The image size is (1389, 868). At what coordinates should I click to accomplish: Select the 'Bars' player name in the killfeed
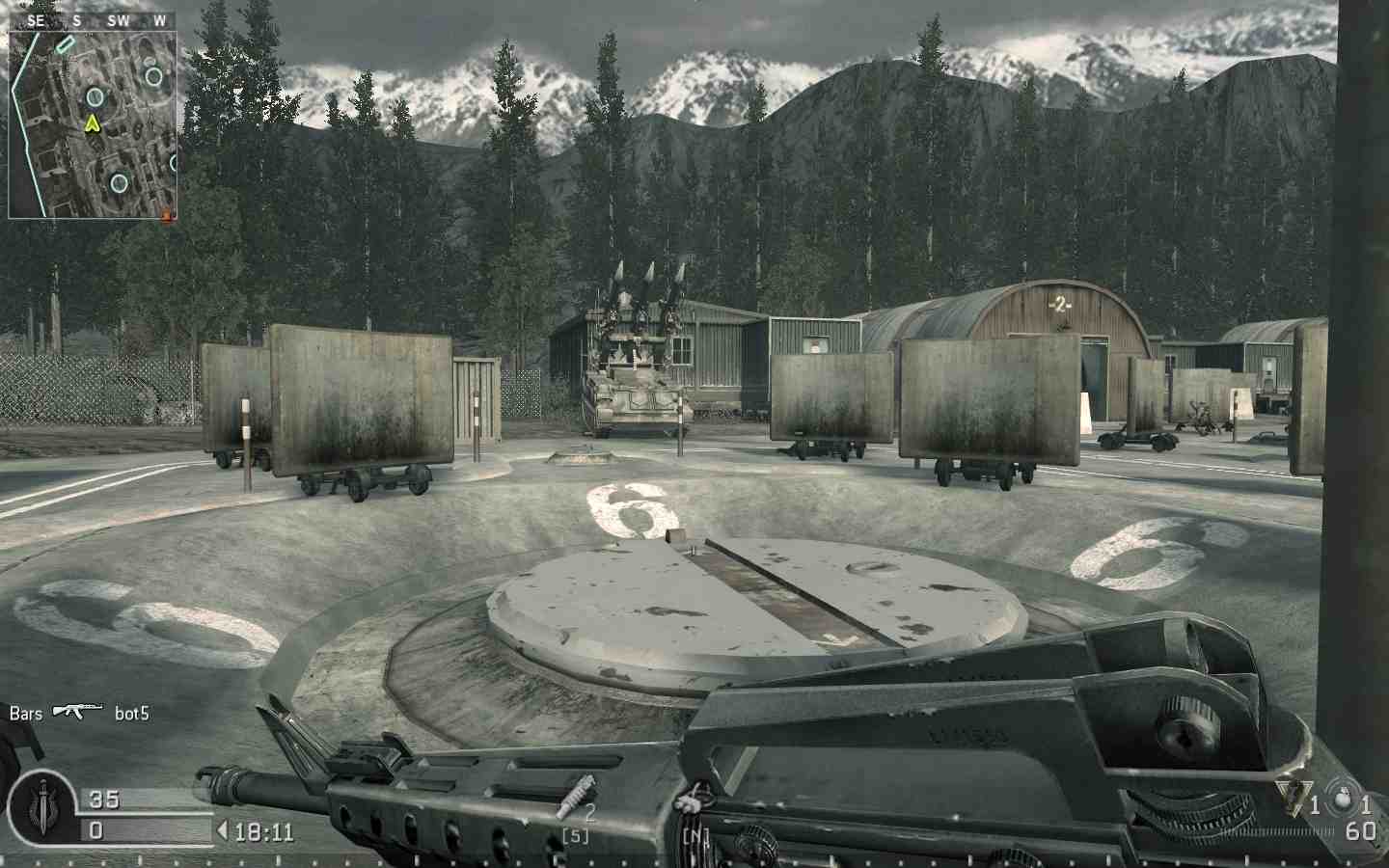24,714
